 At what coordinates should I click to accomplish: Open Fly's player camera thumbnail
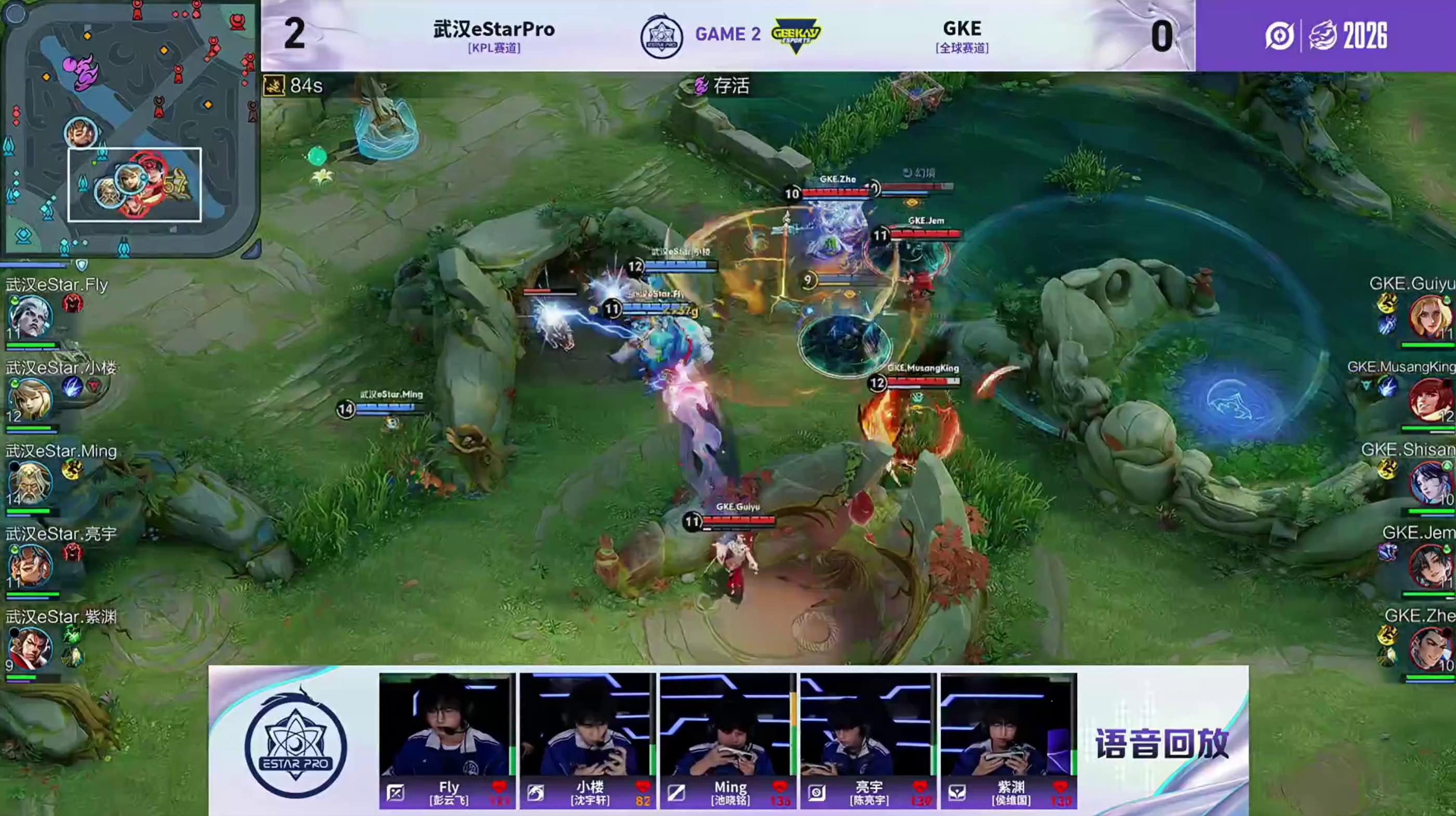pyautogui.click(x=447, y=725)
